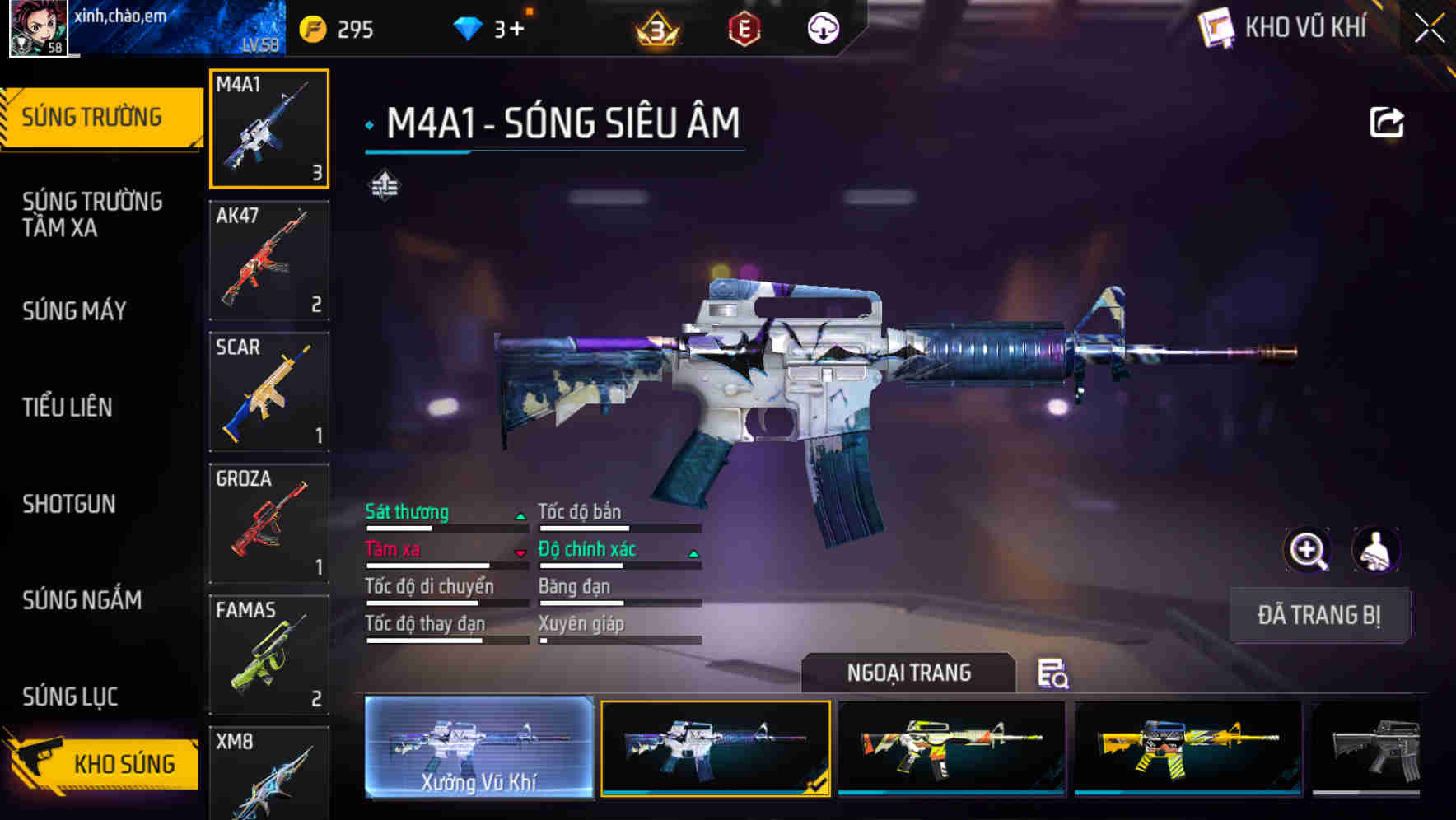
Task: Open the Súng Lục category
Action: [70, 697]
